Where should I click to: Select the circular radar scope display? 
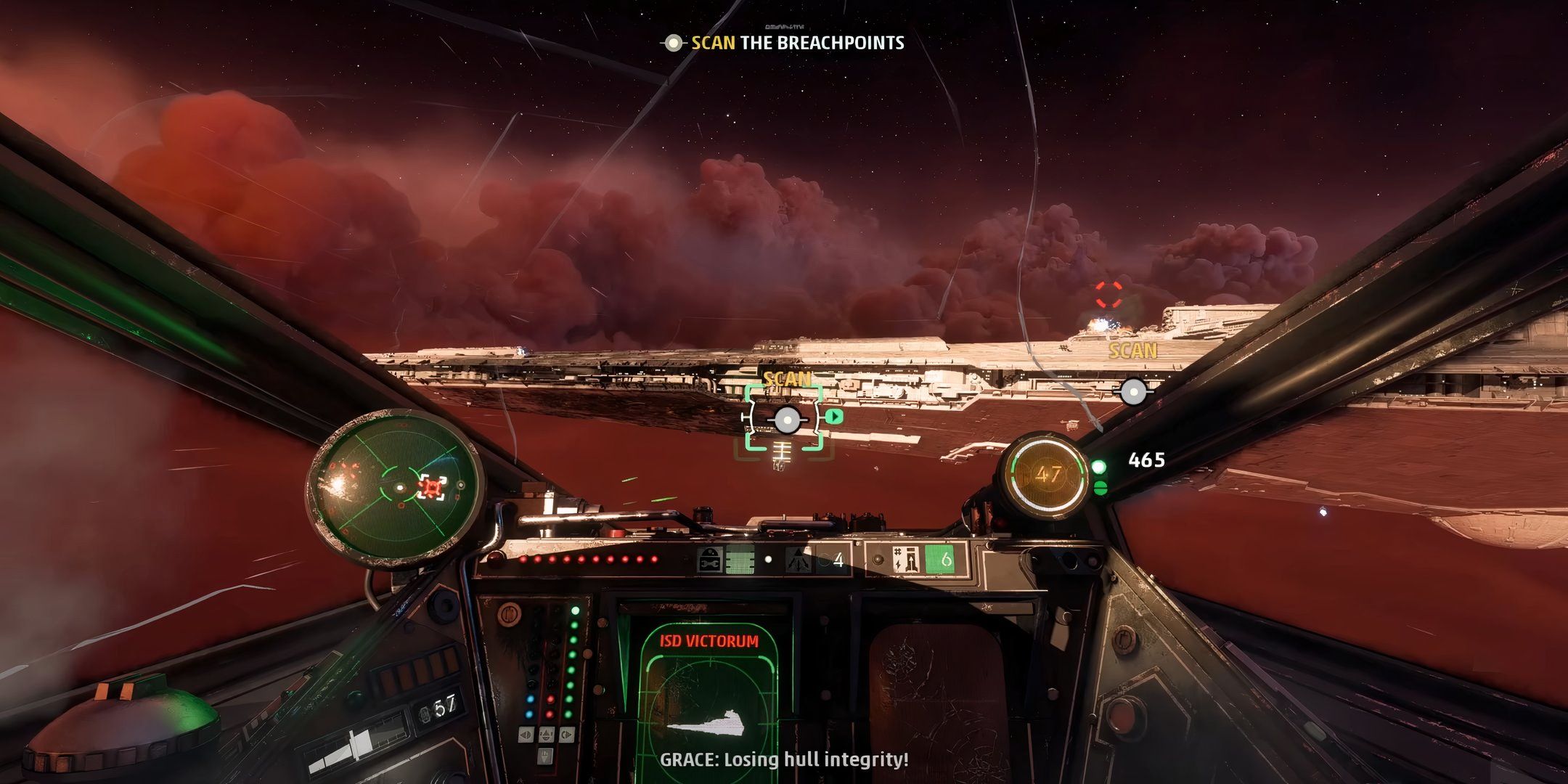[x=393, y=486]
